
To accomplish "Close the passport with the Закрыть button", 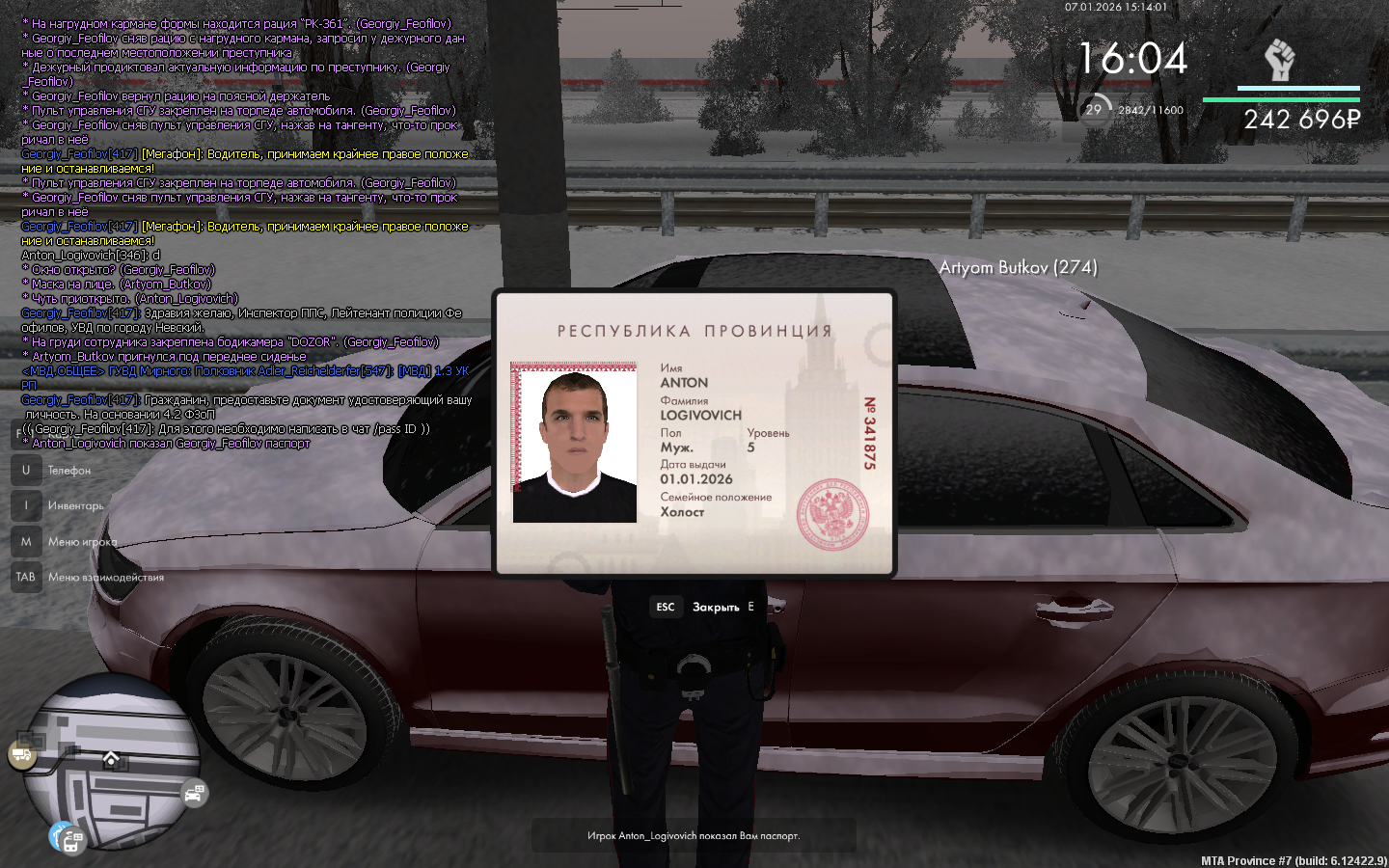I will click(x=715, y=607).
